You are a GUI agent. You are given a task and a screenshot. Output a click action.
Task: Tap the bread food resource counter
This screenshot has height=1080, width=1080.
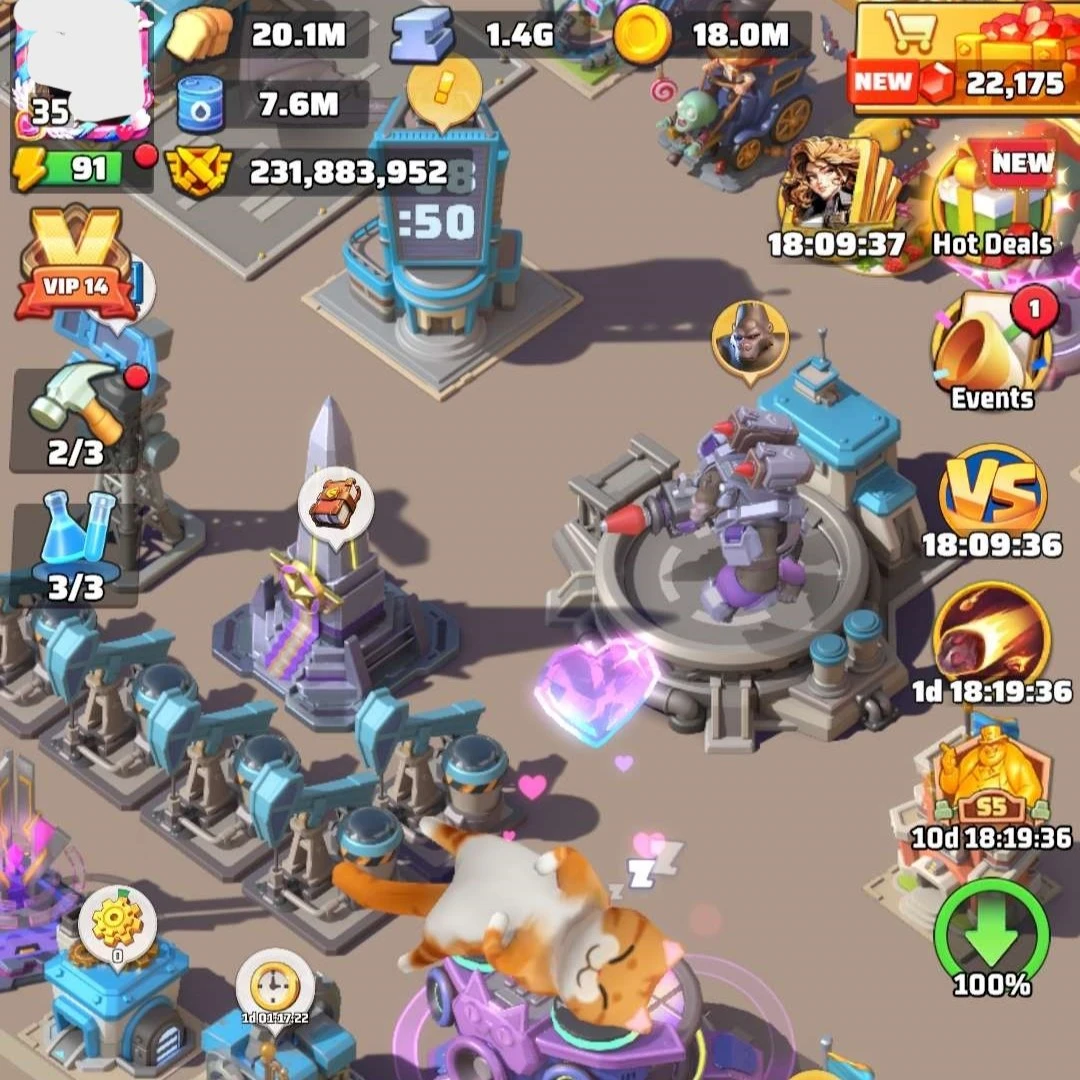[270, 35]
